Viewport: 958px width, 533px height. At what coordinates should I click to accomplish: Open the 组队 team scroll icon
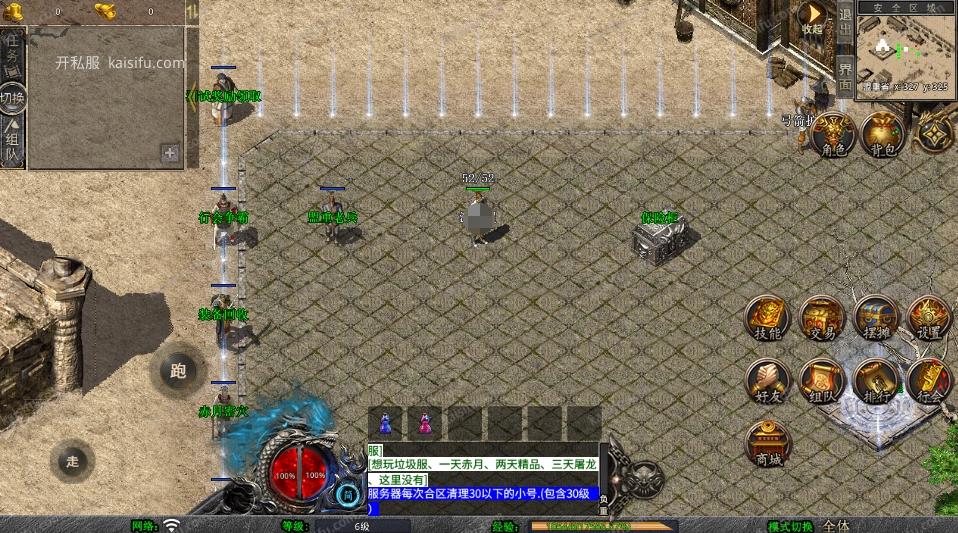[822, 381]
